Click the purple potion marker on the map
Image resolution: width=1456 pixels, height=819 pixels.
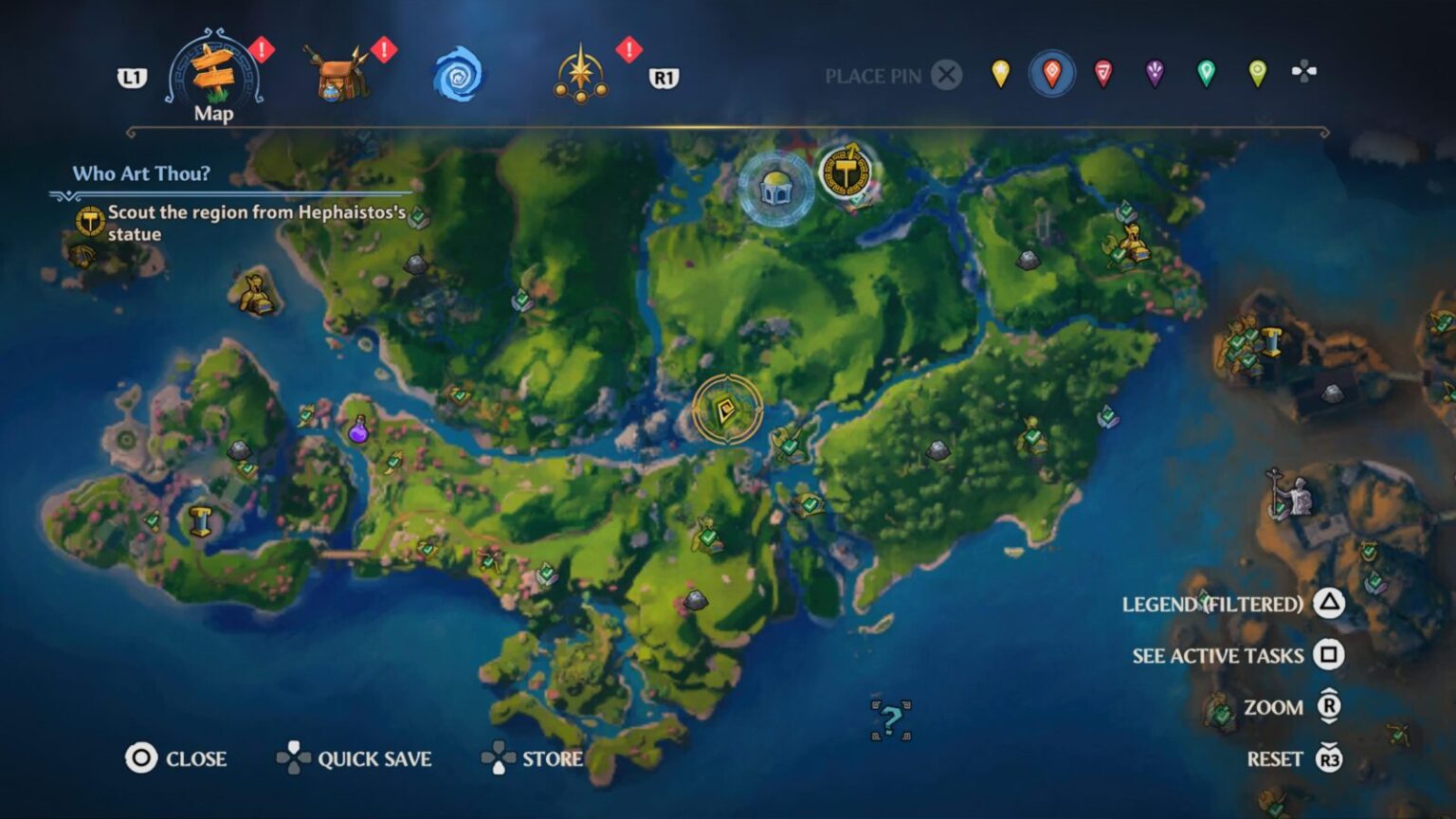(358, 431)
